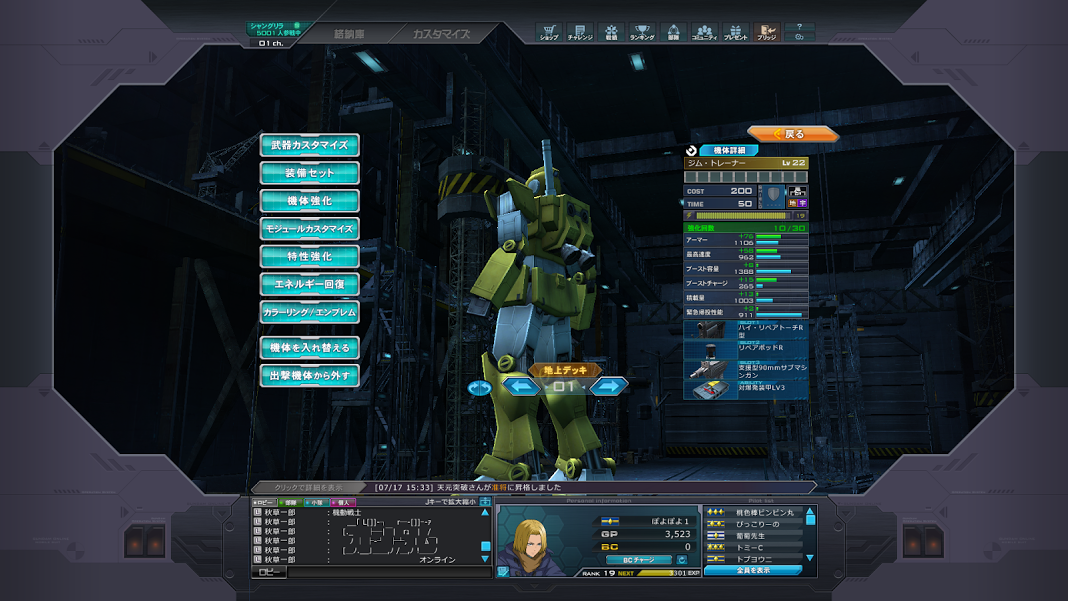The height and width of the screenshot is (601, 1068).
Task: Open カラーリング/エンブレム coloring and emblem
Action: click(310, 313)
